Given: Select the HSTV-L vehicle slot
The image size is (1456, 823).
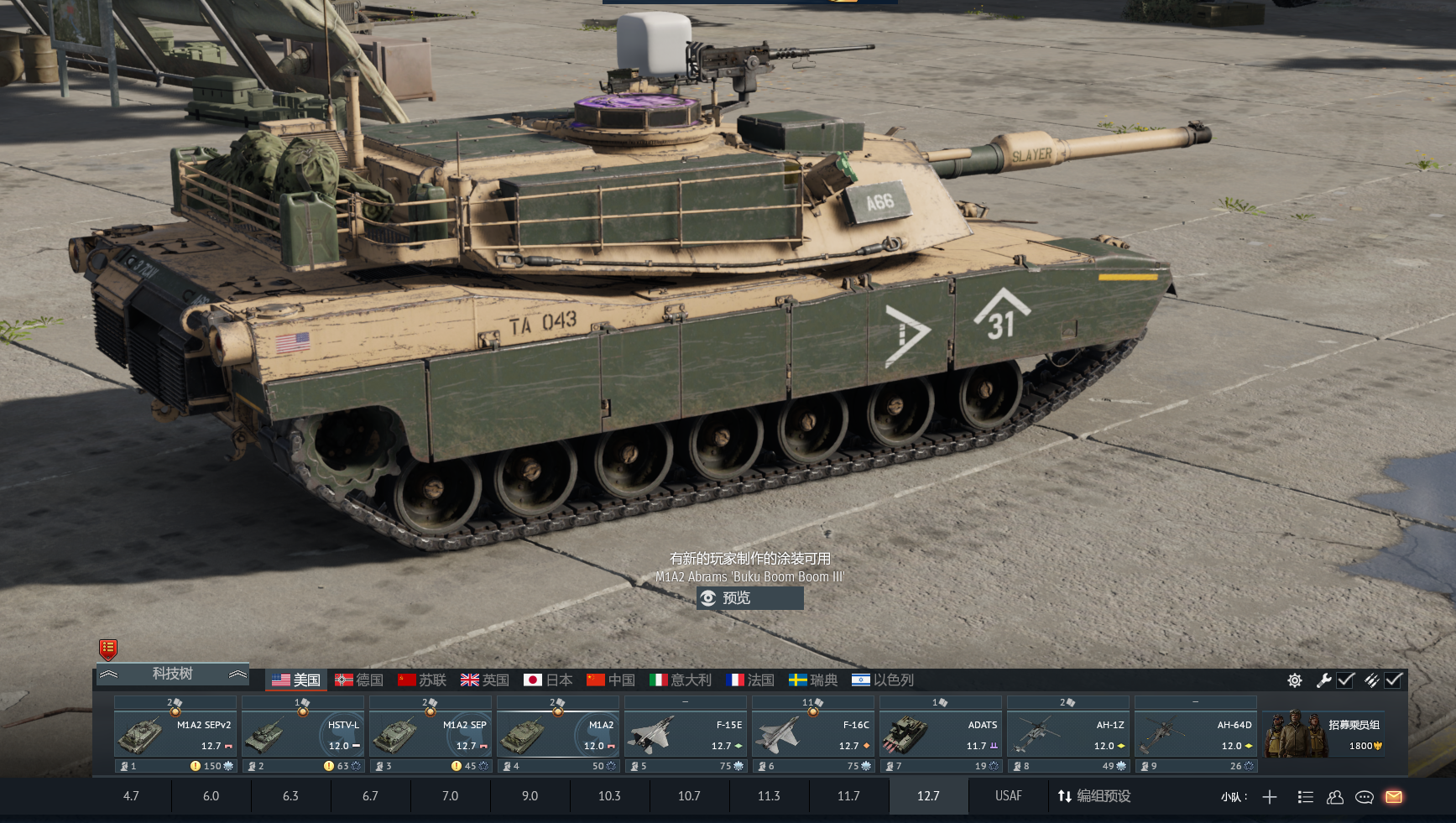Looking at the screenshot, I should click(303, 734).
